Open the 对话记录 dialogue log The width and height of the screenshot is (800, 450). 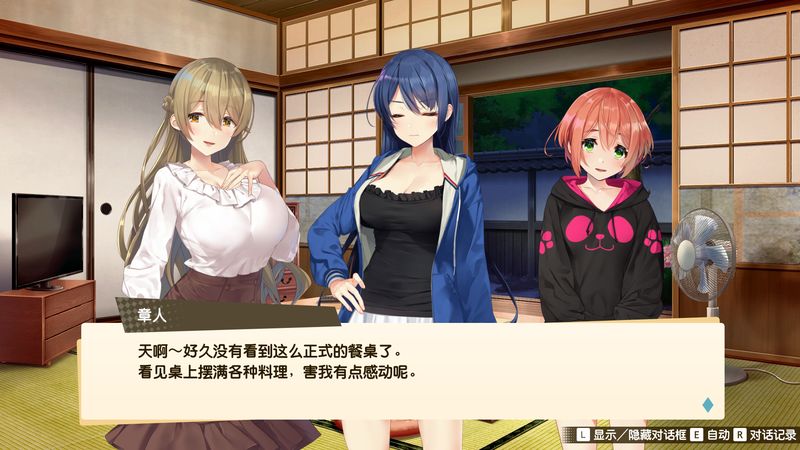(772, 436)
